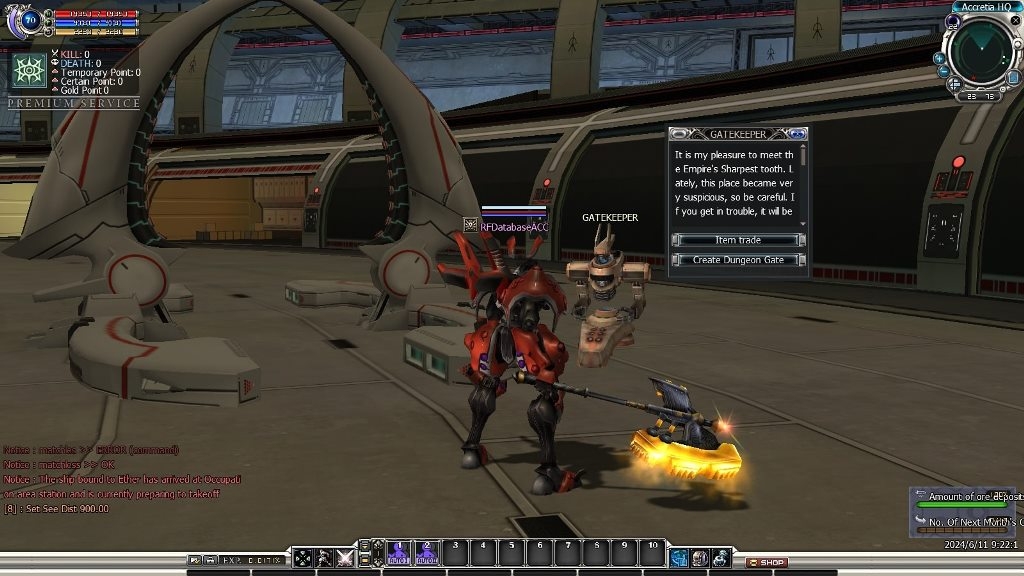The width and height of the screenshot is (1024, 576).
Task: Click the minimap zoom-in plus button
Action: (939, 58)
